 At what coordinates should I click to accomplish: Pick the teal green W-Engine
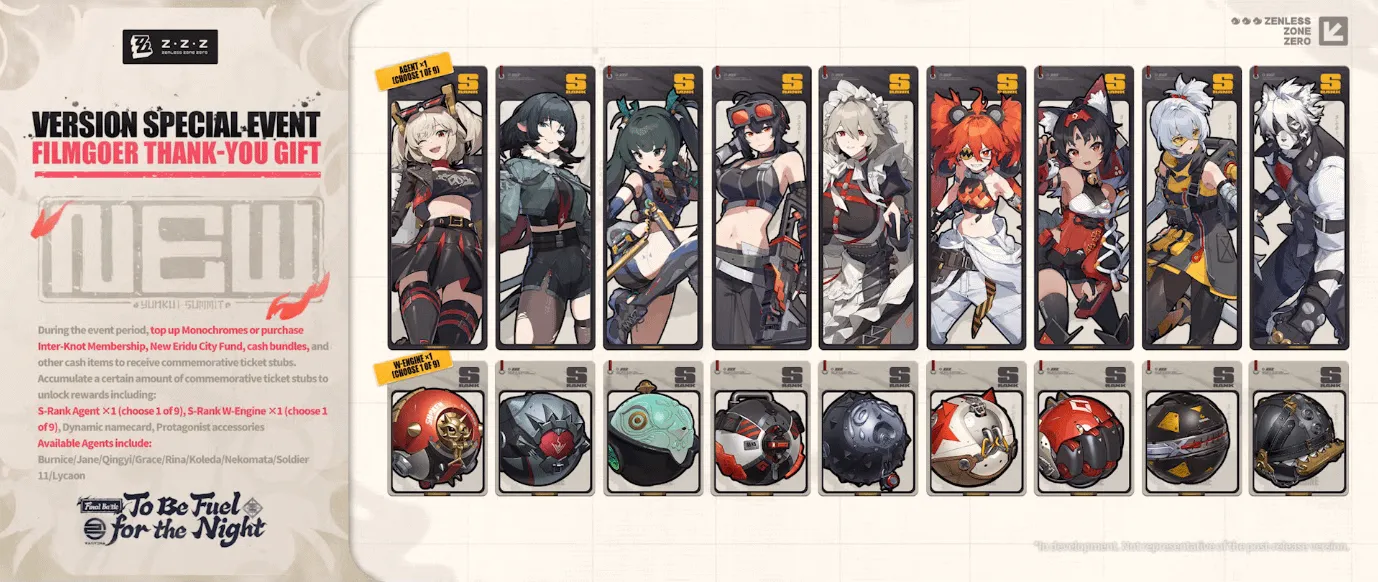point(653,429)
